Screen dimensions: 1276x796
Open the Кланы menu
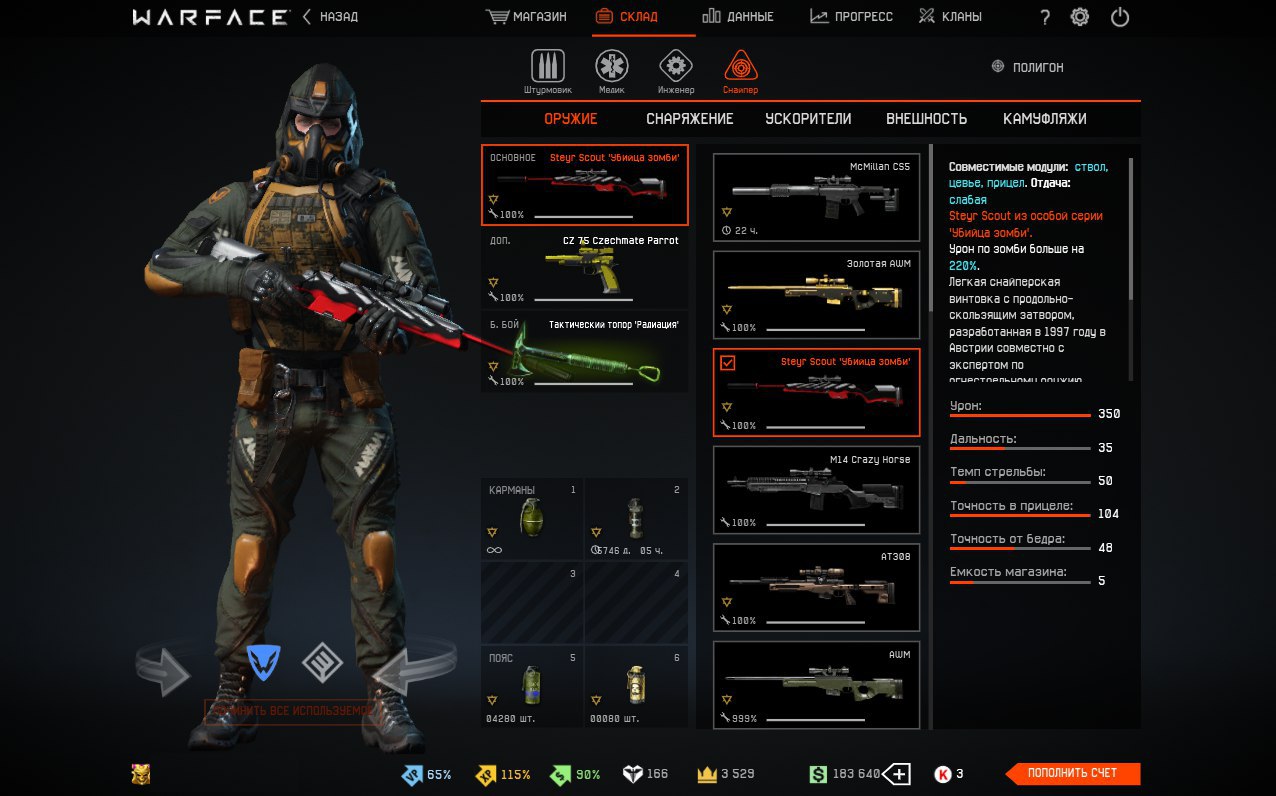[x=950, y=17]
